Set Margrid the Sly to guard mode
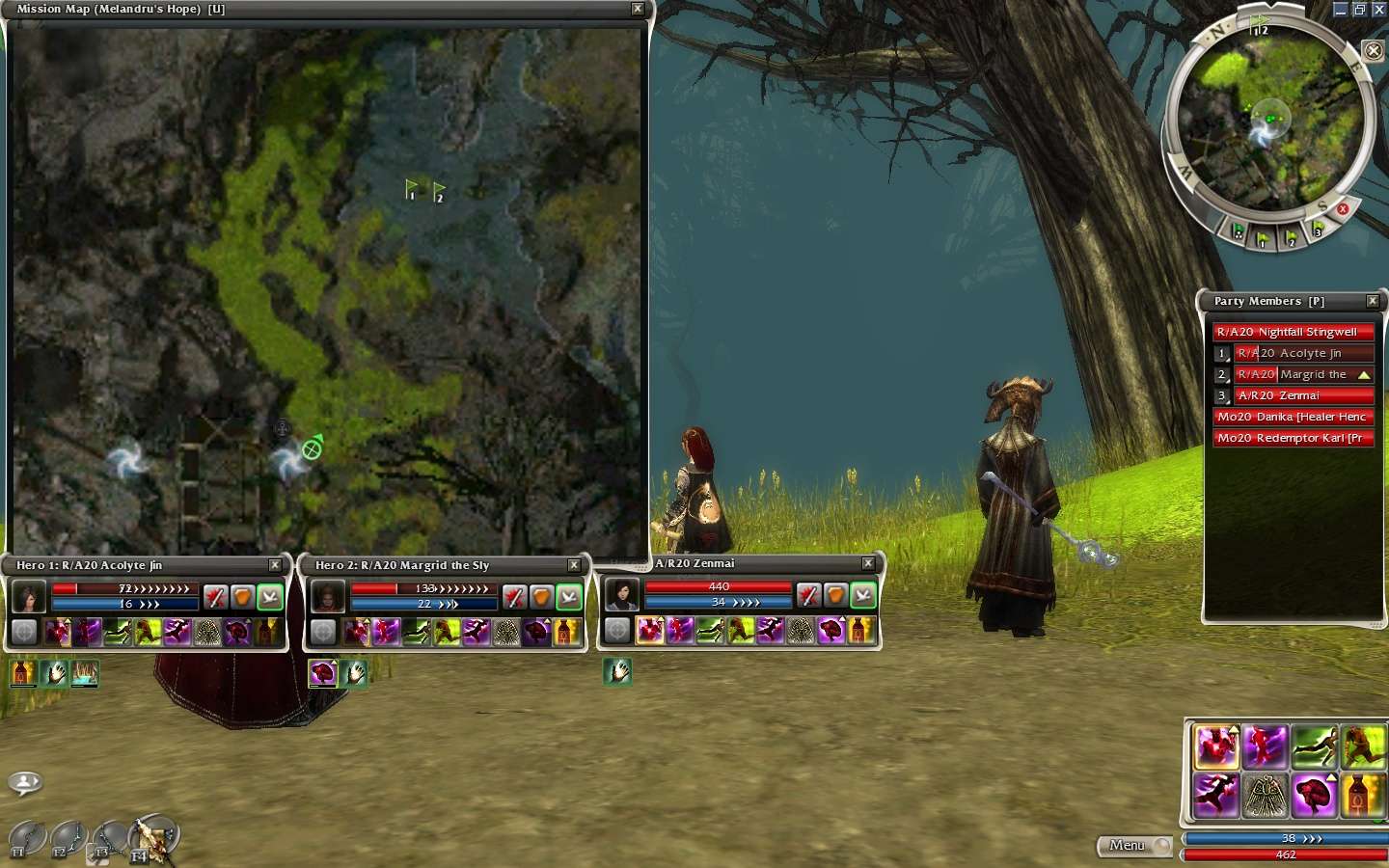1389x868 pixels. pos(542,598)
